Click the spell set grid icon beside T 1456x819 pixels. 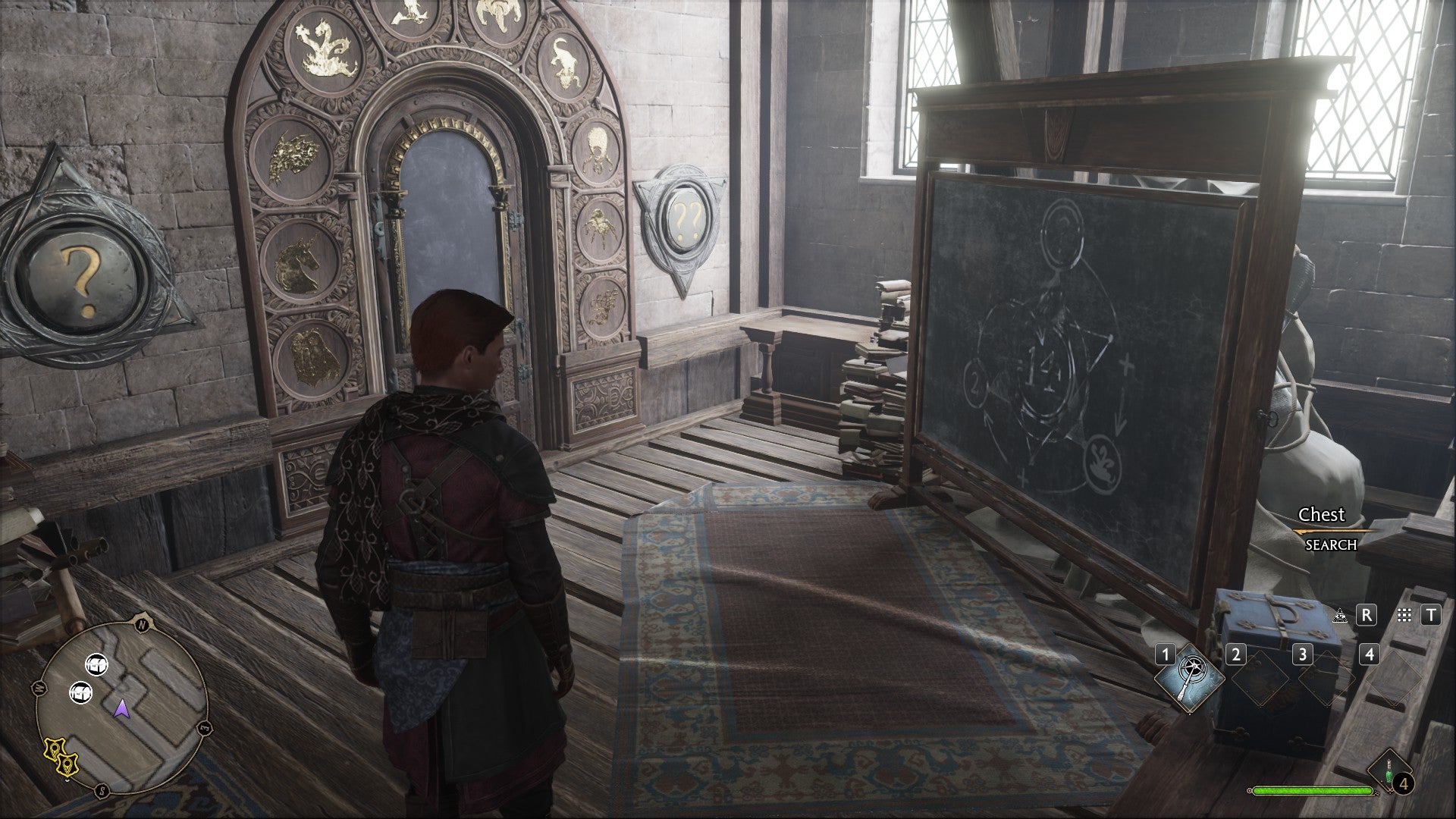coord(1404,616)
